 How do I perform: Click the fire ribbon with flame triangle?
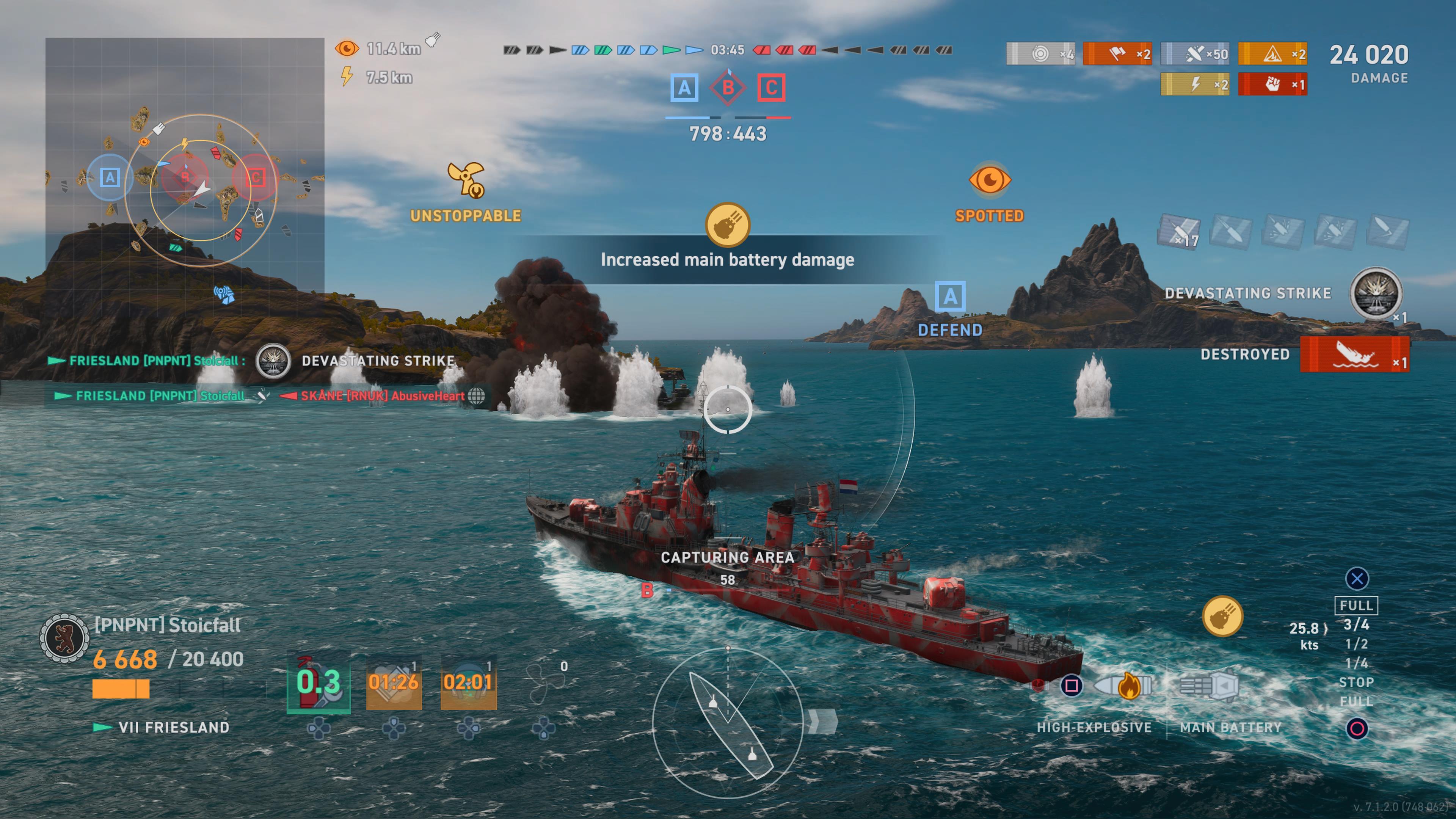click(x=1272, y=54)
